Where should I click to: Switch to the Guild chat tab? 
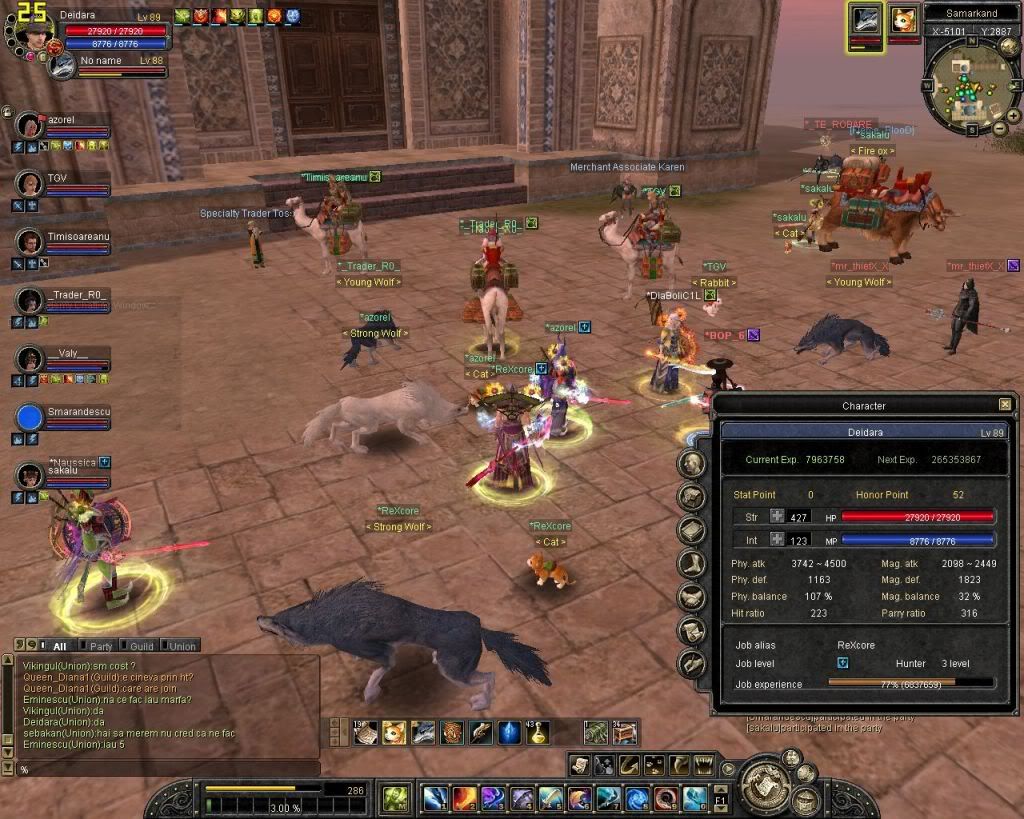[138, 646]
